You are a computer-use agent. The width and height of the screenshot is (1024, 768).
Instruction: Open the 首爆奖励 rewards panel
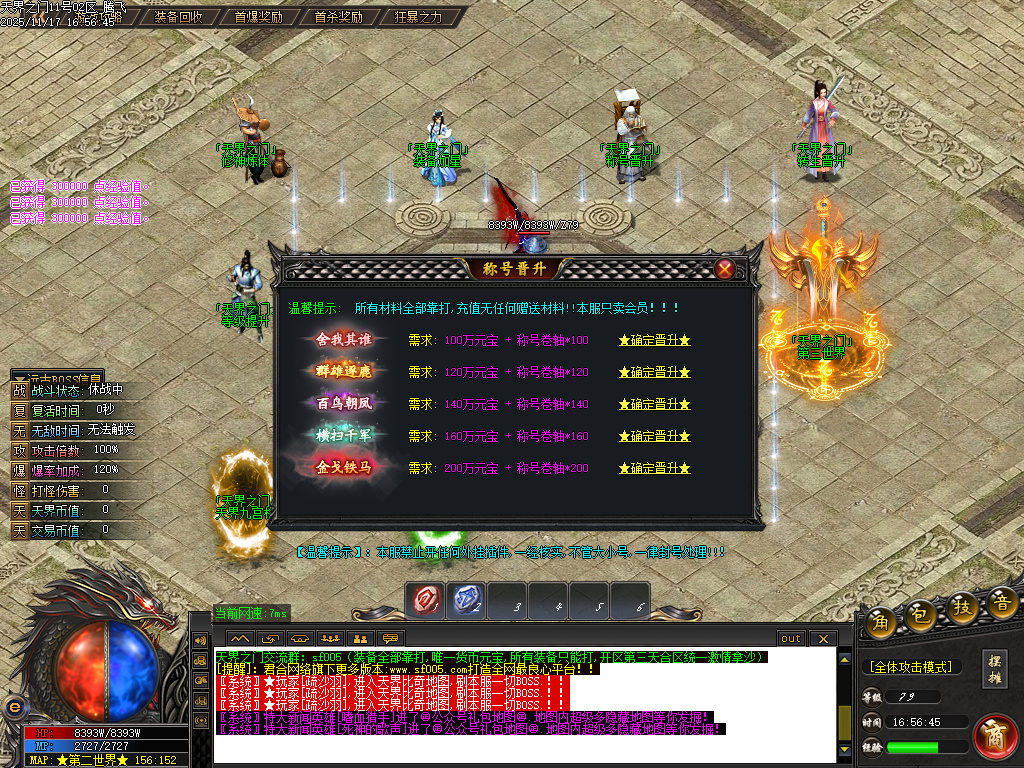(x=258, y=17)
